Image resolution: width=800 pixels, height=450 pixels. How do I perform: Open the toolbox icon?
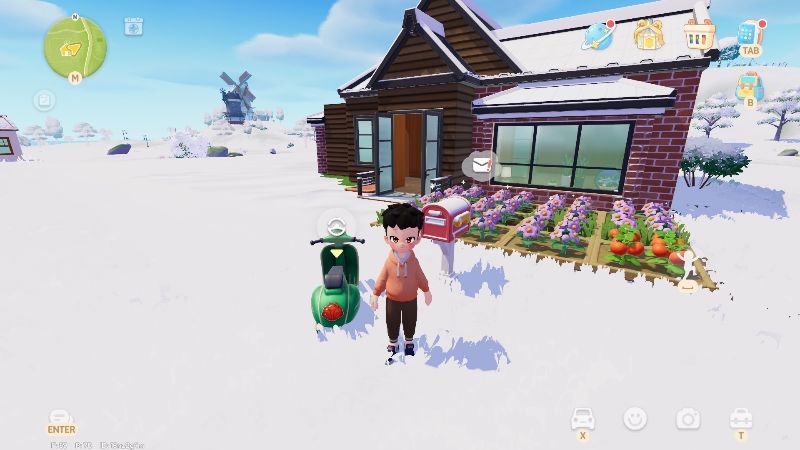click(740, 417)
